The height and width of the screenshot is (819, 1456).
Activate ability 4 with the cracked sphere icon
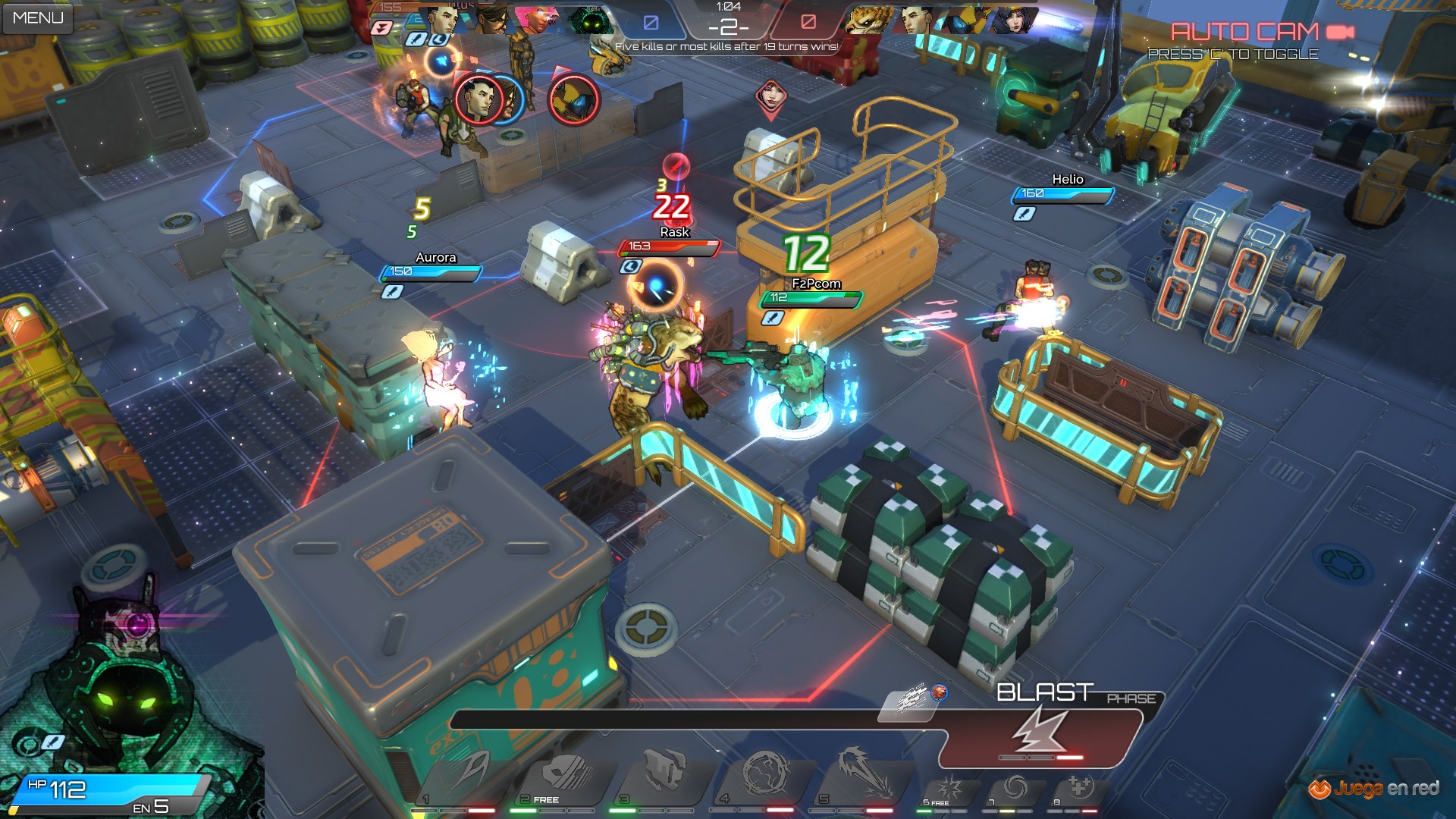[765, 773]
